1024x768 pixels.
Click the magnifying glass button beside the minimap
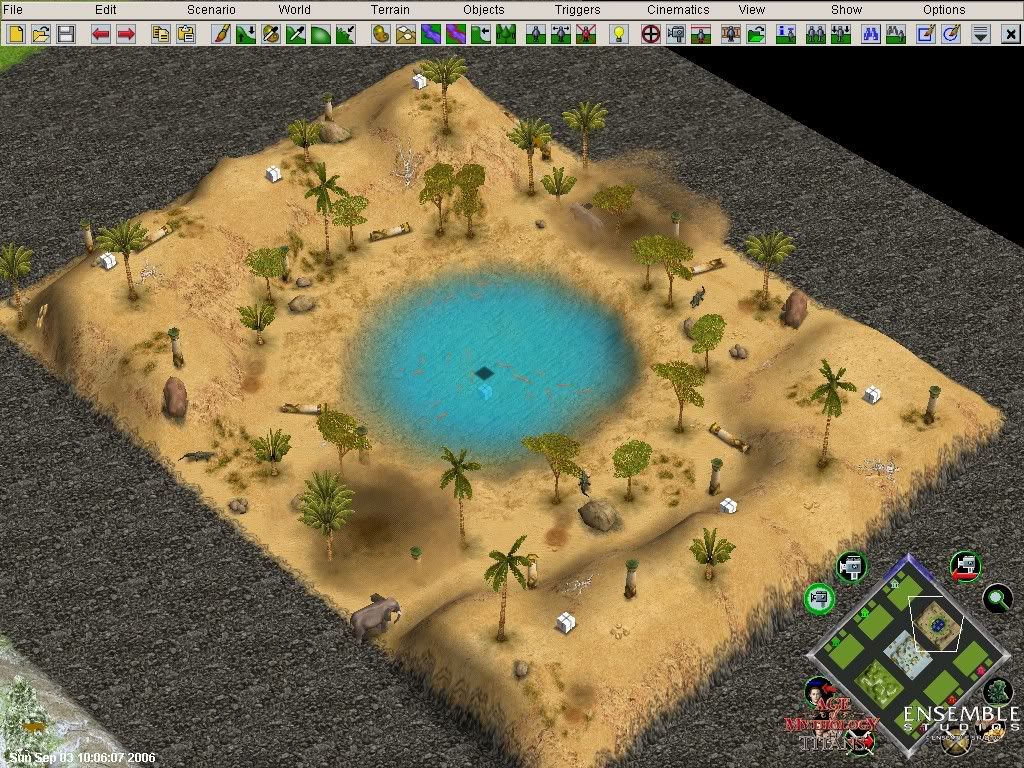(x=996, y=598)
